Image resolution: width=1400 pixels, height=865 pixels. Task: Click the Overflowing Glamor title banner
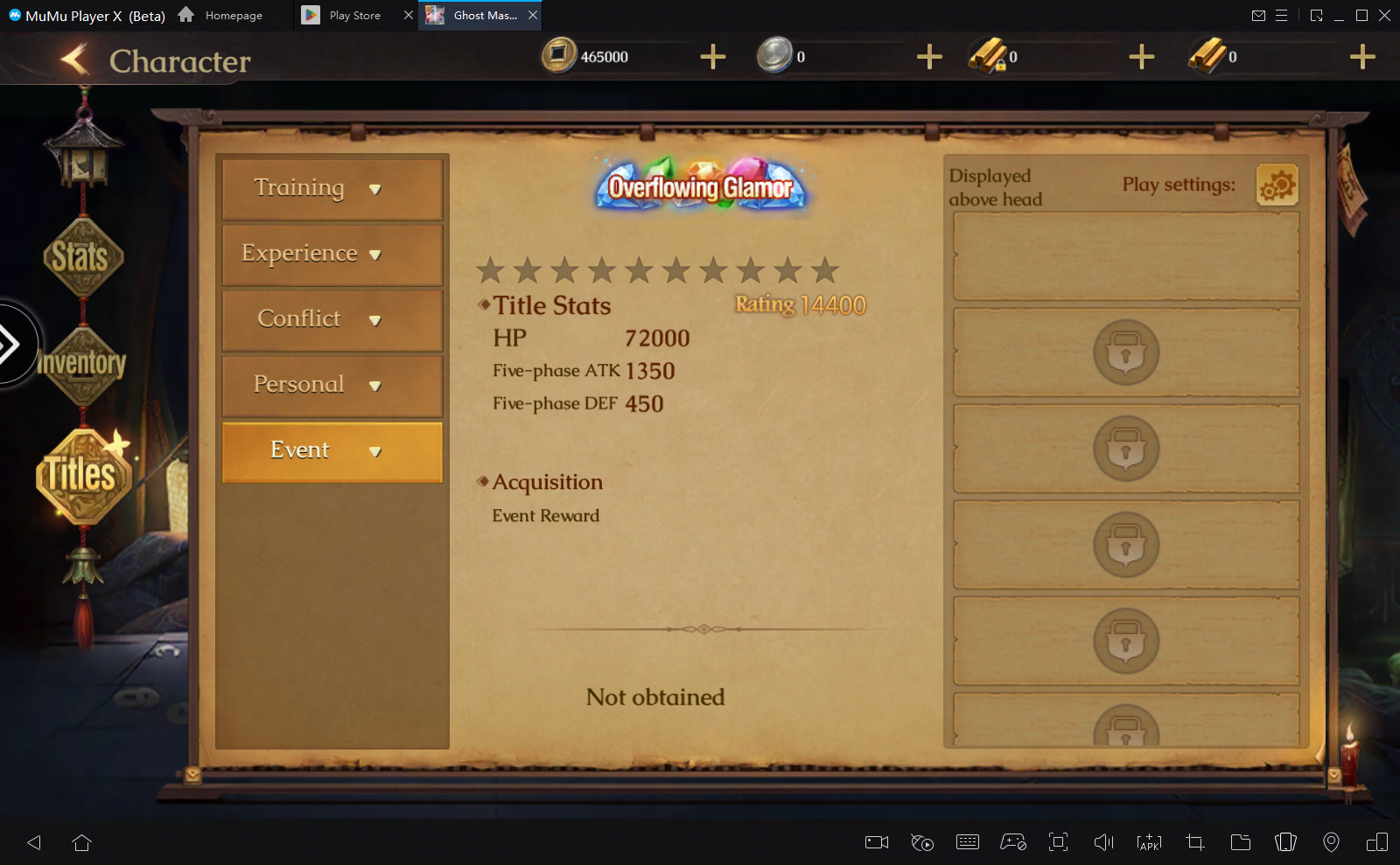pos(699,186)
